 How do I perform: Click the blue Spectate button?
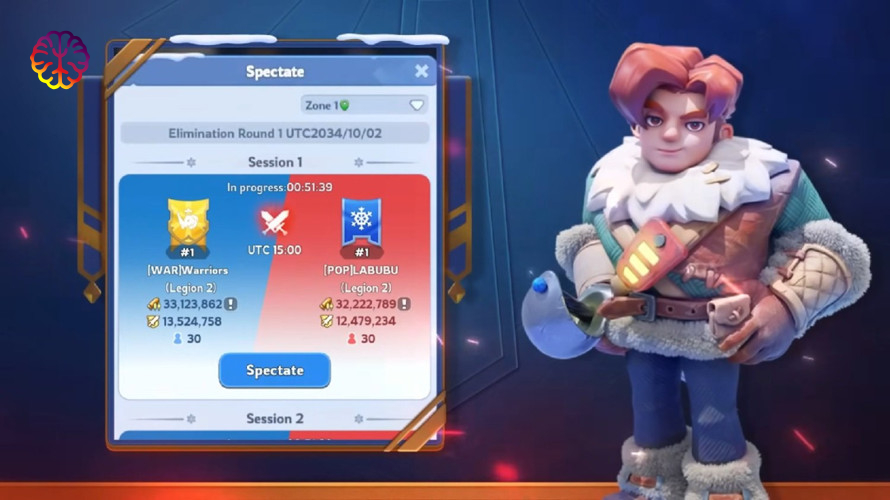click(274, 370)
